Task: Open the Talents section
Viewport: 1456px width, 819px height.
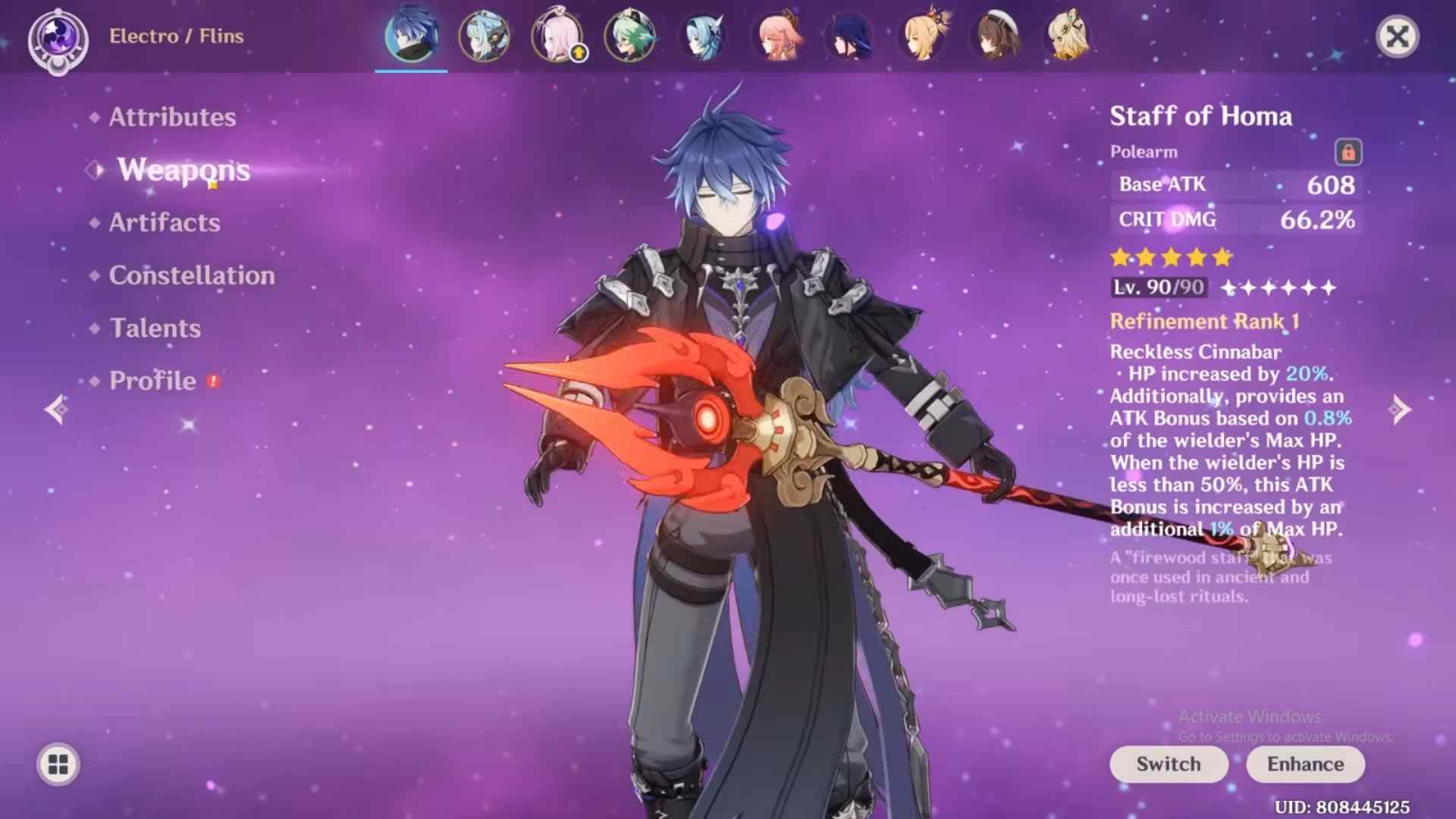Action: pyautogui.click(x=155, y=328)
